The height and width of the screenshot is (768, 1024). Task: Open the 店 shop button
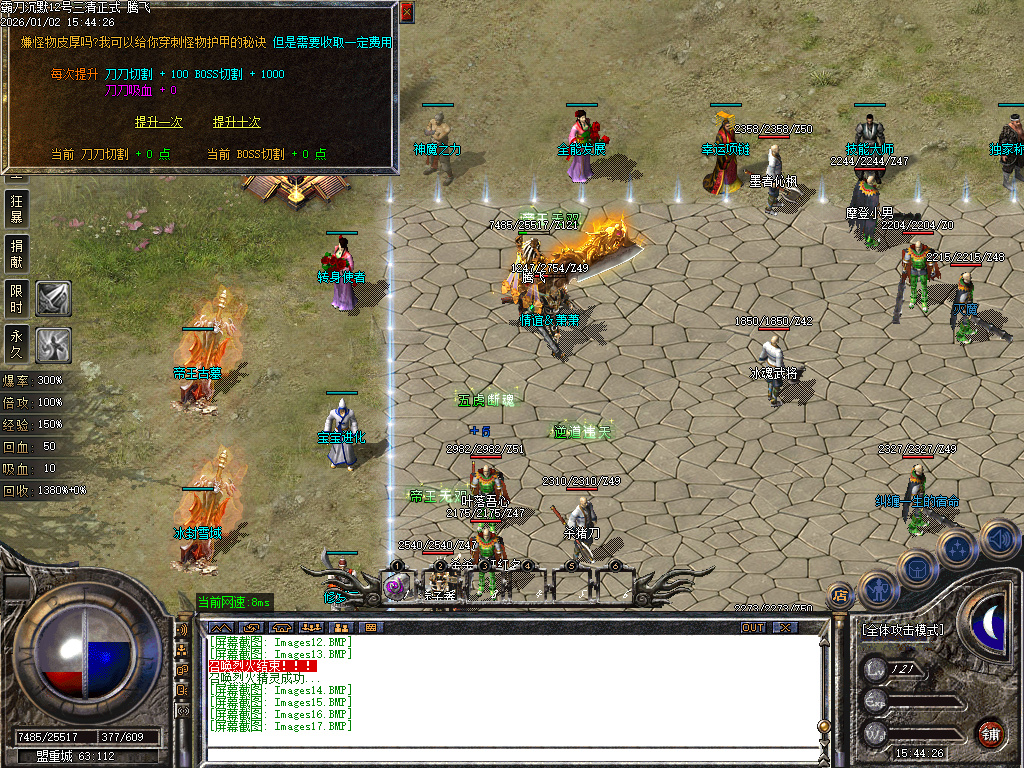pos(839,596)
